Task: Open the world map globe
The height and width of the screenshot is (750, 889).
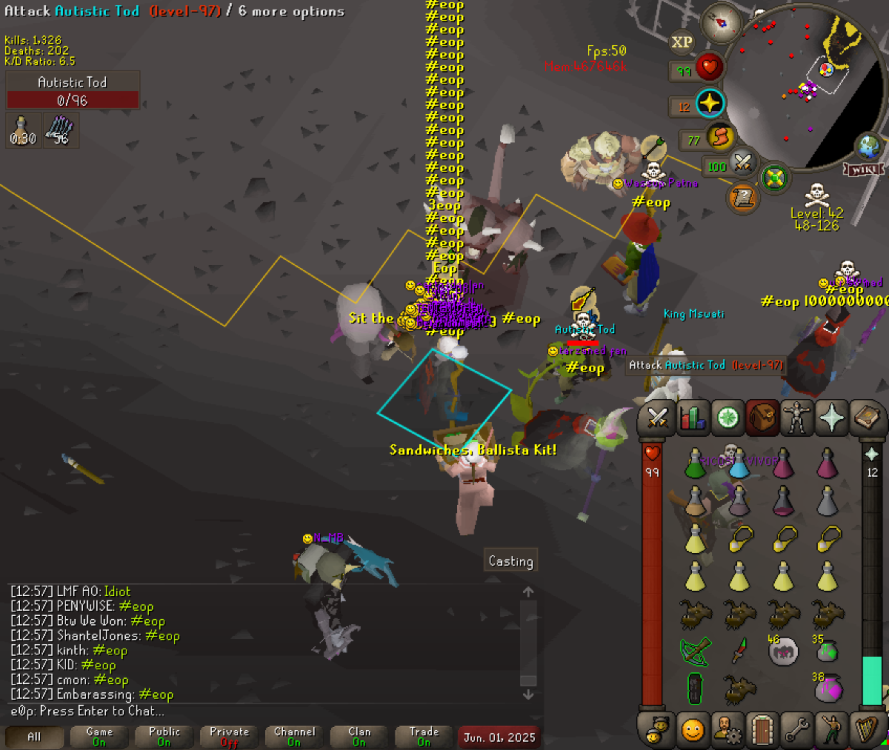Action: pos(870,146)
